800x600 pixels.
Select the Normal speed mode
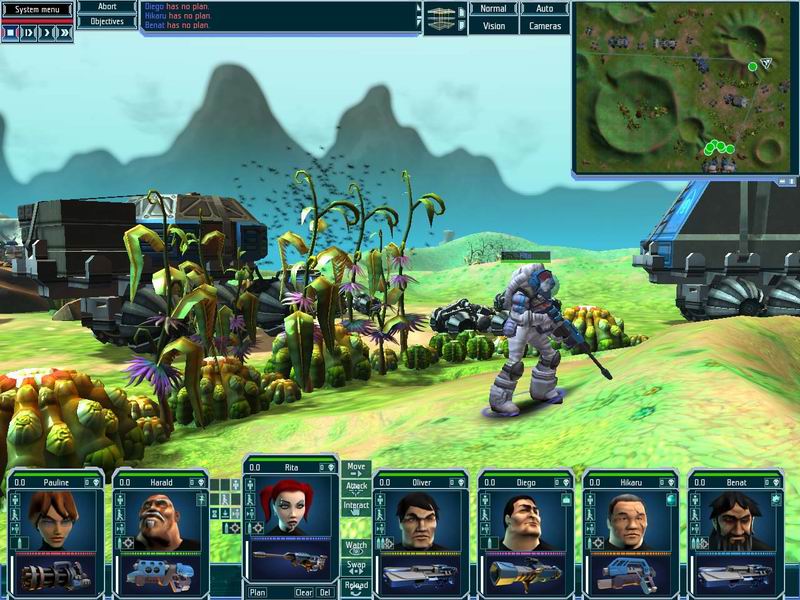pyautogui.click(x=494, y=8)
